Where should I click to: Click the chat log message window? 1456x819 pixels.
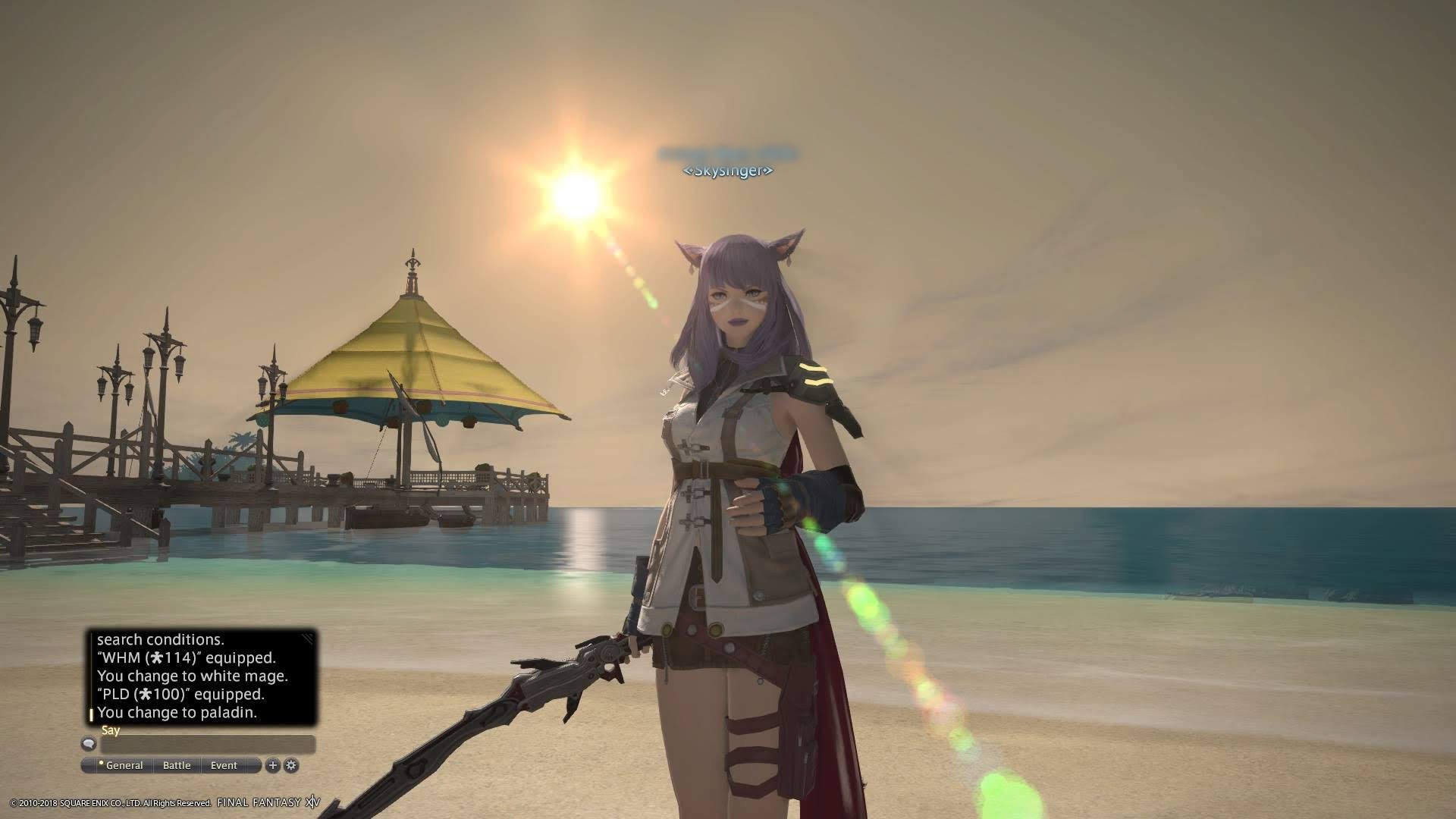[x=202, y=676]
